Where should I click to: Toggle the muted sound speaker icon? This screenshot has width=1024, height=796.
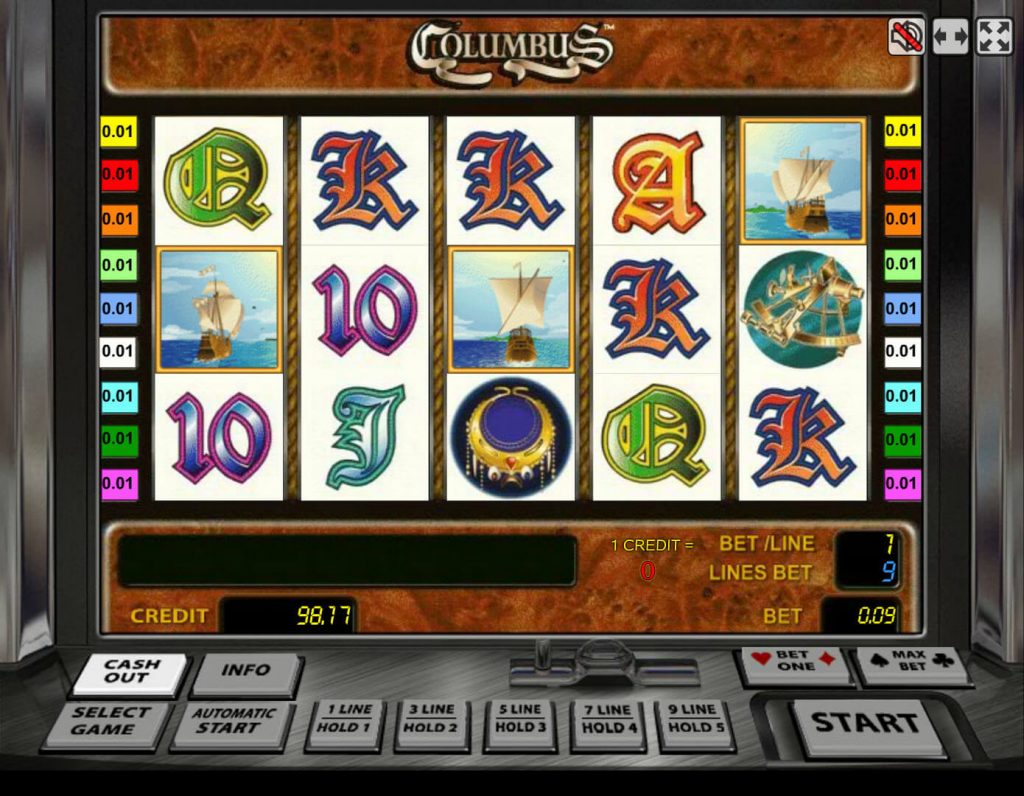pos(906,38)
